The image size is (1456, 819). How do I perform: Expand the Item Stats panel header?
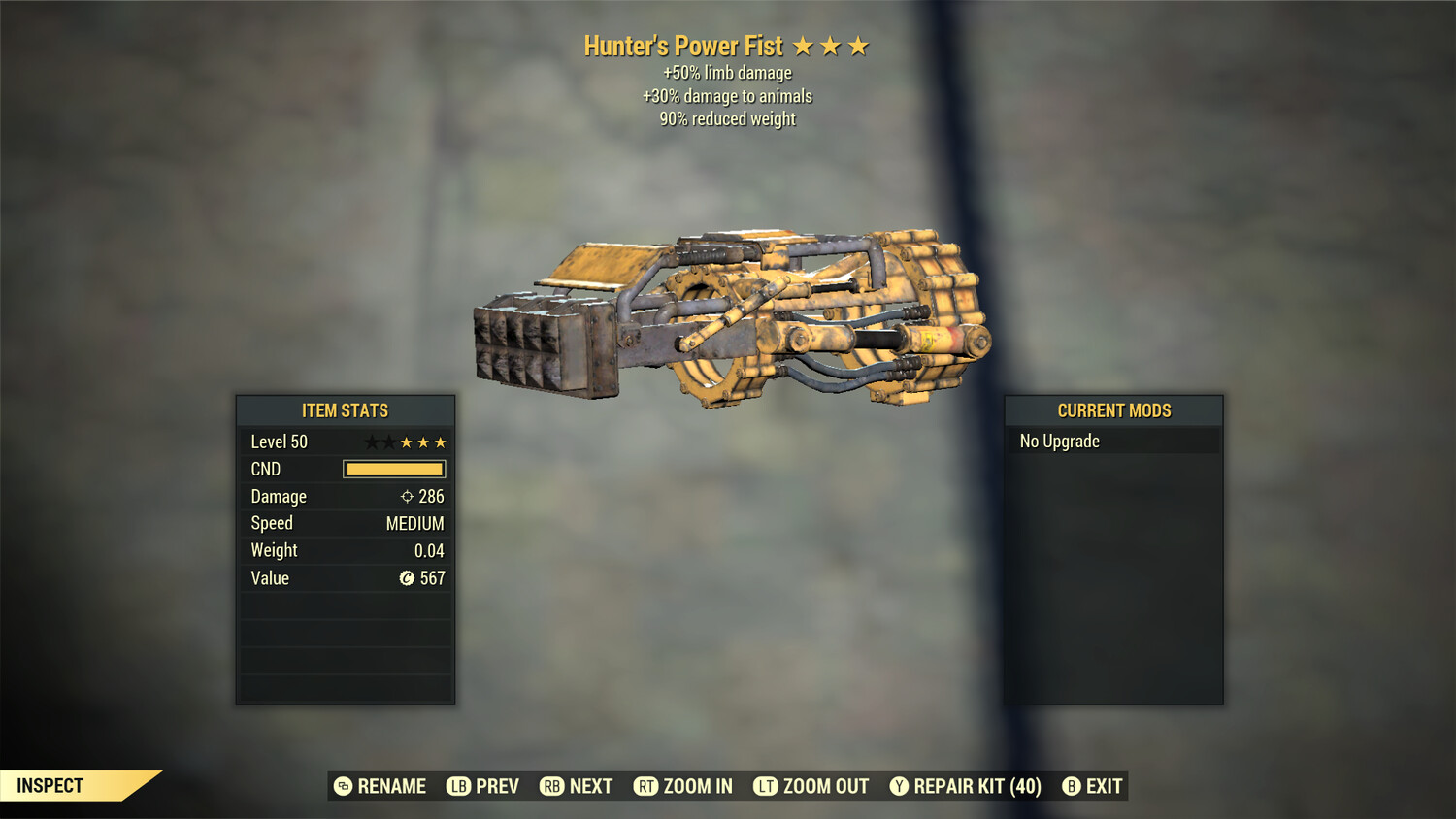click(x=346, y=409)
